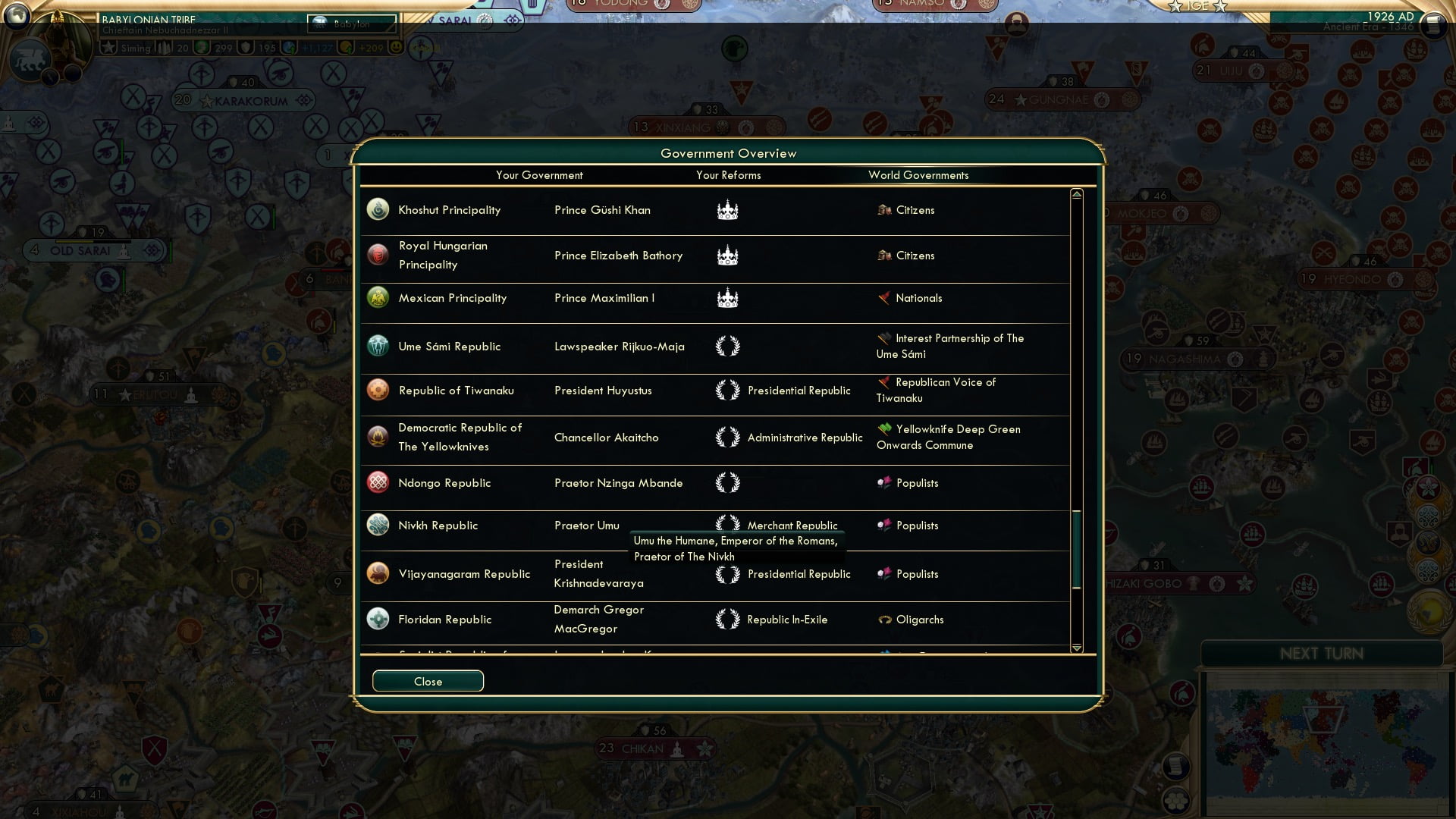
Task: Toggle the strategic view globe in the top-left corner
Action: coord(16,16)
